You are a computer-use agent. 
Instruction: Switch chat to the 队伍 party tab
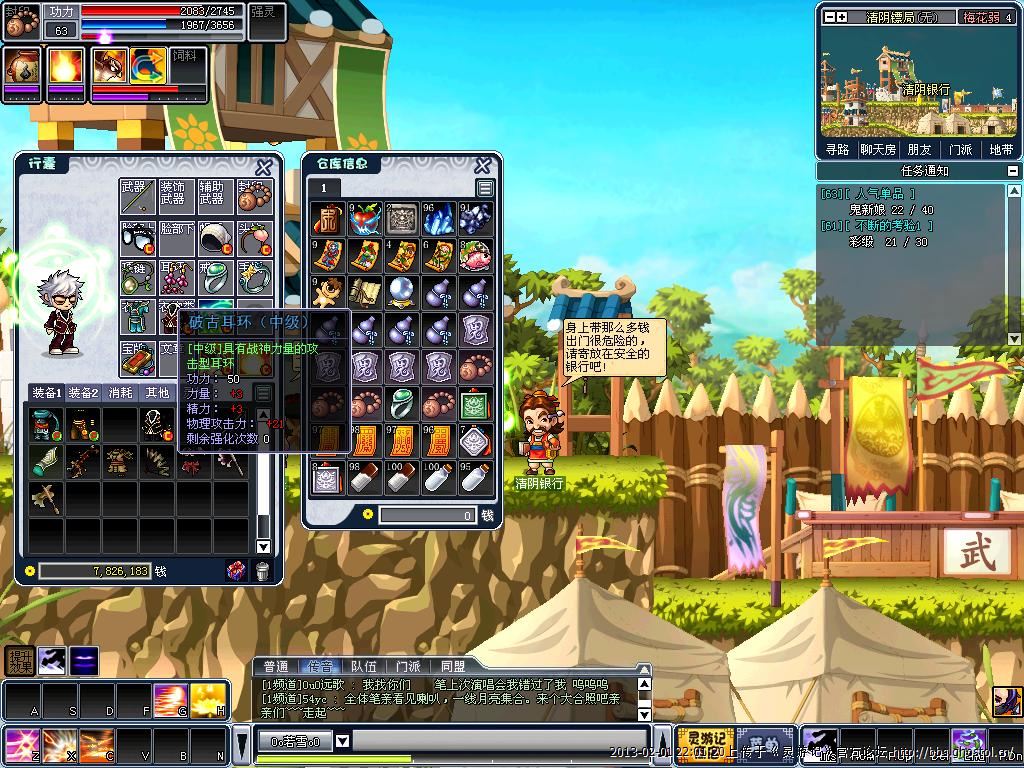tap(364, 667)
